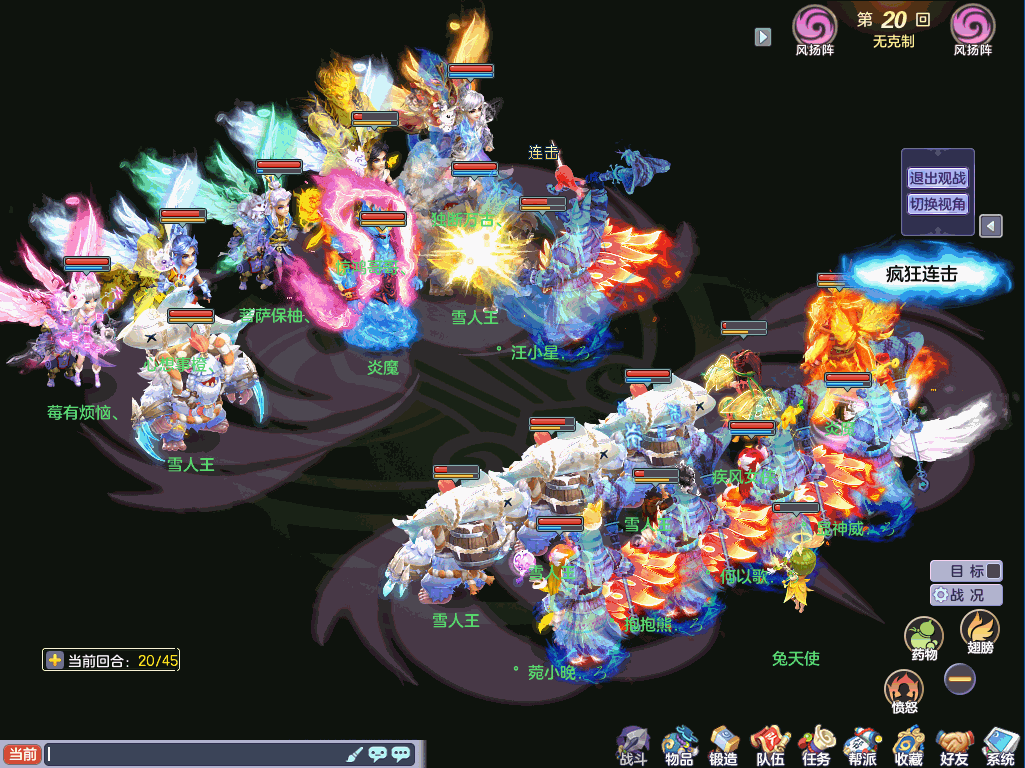
Task: Expand the panel beside the round counter
Action: pos(763,37)
